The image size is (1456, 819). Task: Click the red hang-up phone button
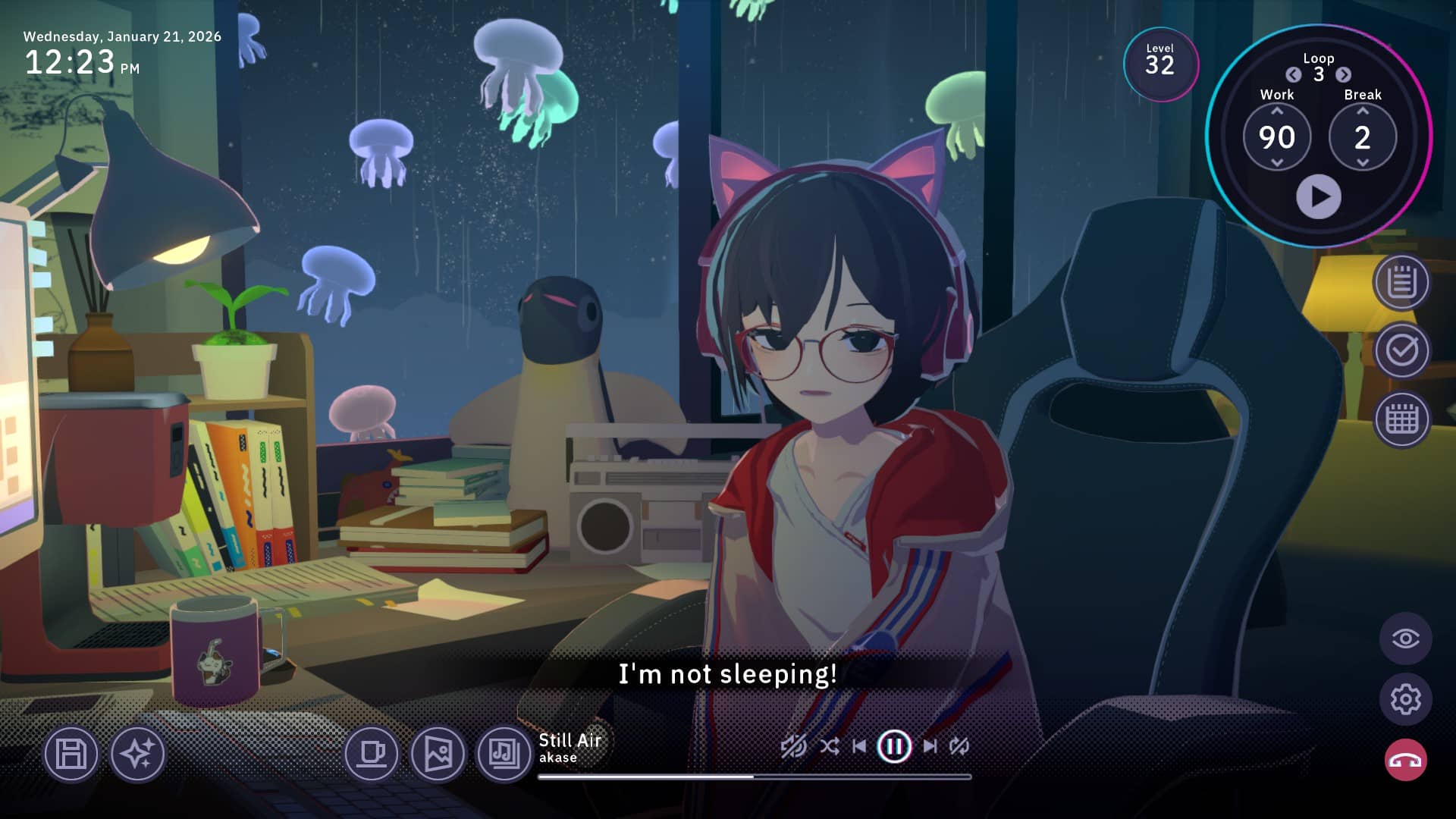(x=1405, y=760)
